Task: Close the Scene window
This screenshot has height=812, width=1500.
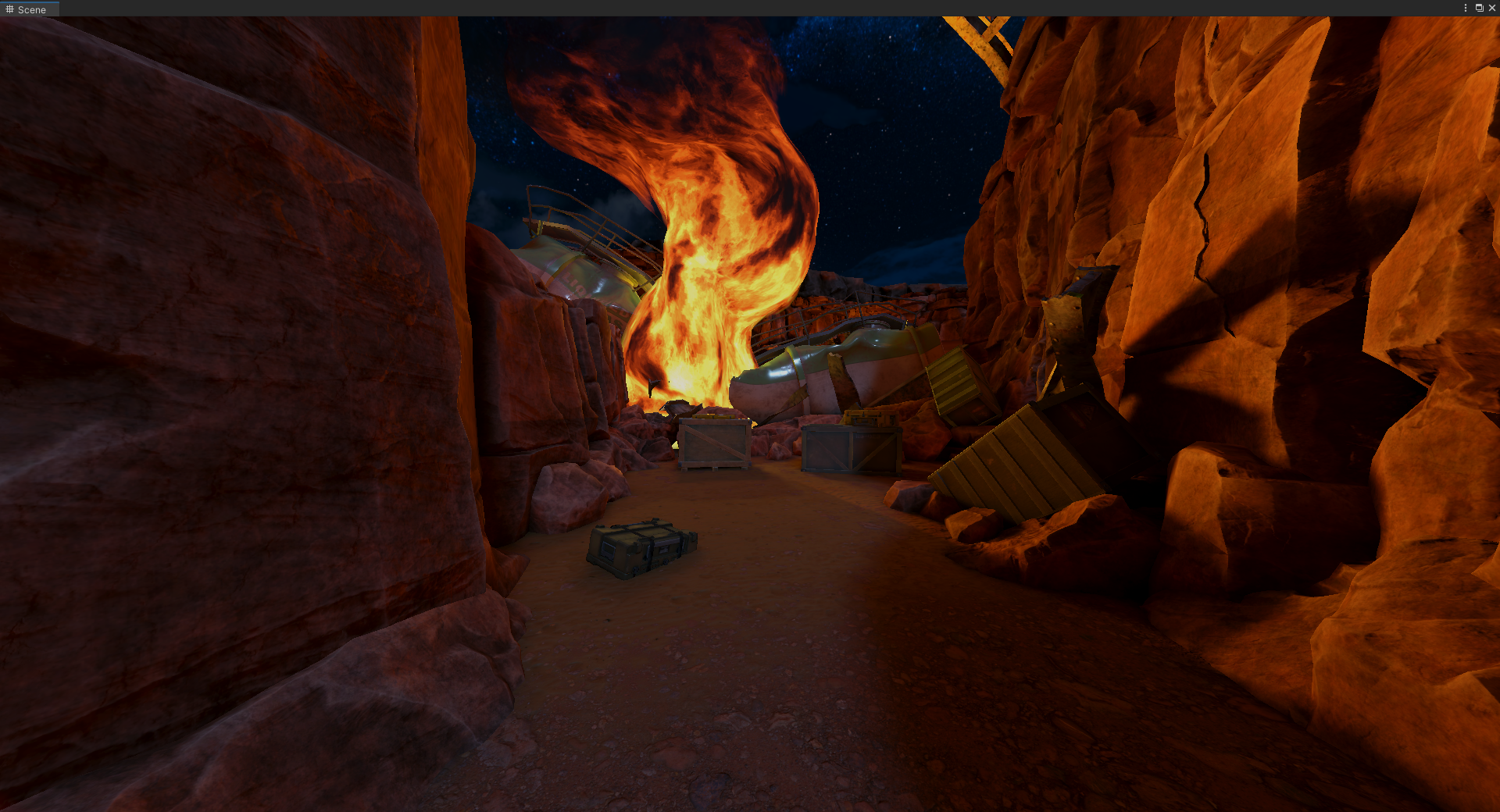Action: pos(1491,8)
